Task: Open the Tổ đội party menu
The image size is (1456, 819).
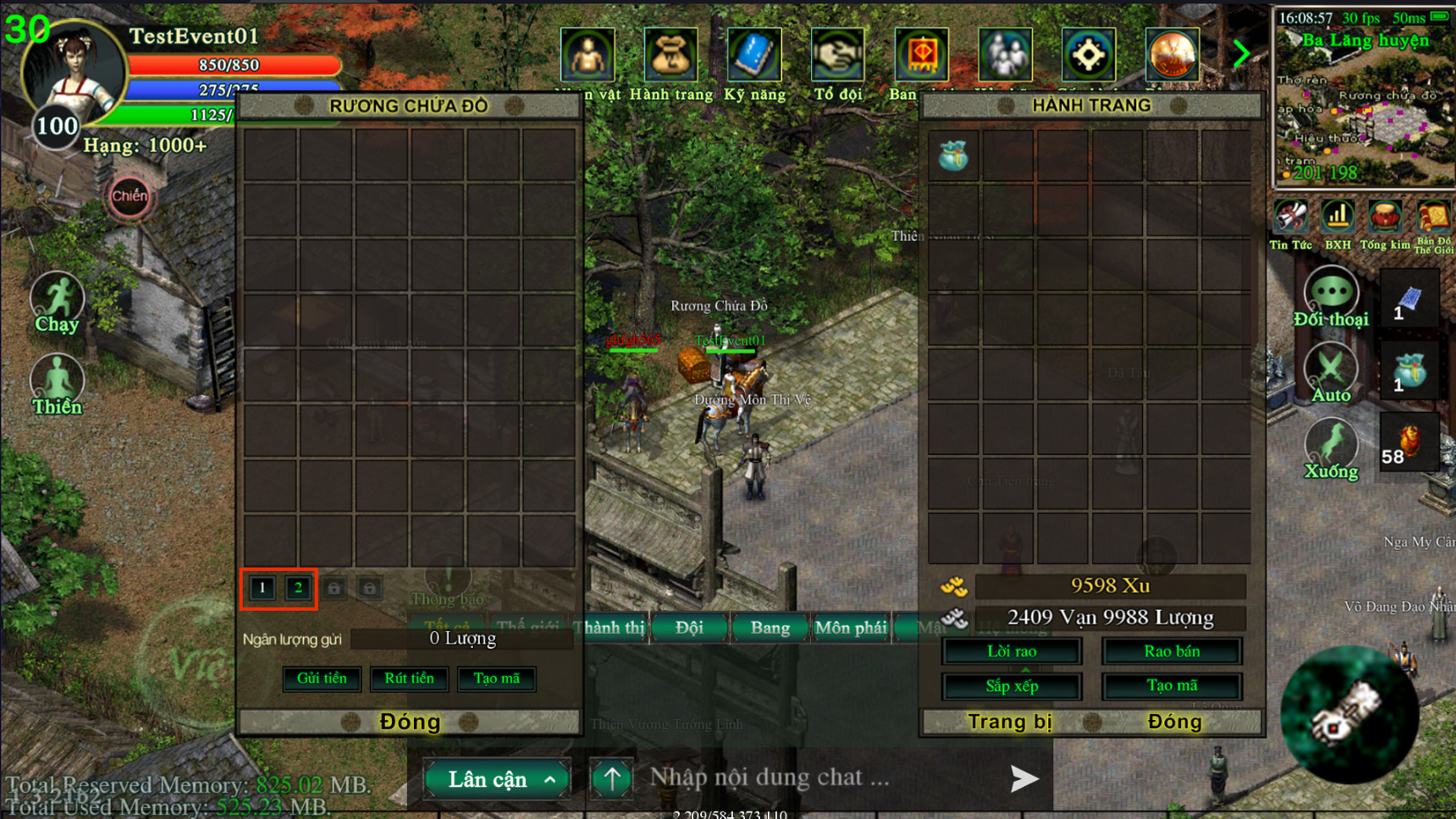Action: (x=837, y=57)
